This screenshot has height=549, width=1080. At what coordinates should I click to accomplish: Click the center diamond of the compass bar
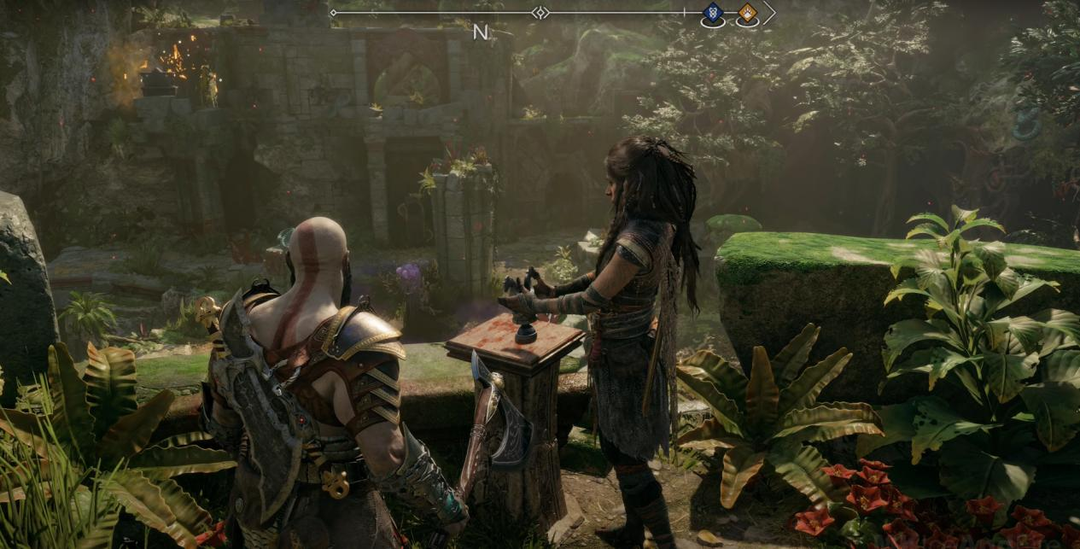click(x=540, y=12)
